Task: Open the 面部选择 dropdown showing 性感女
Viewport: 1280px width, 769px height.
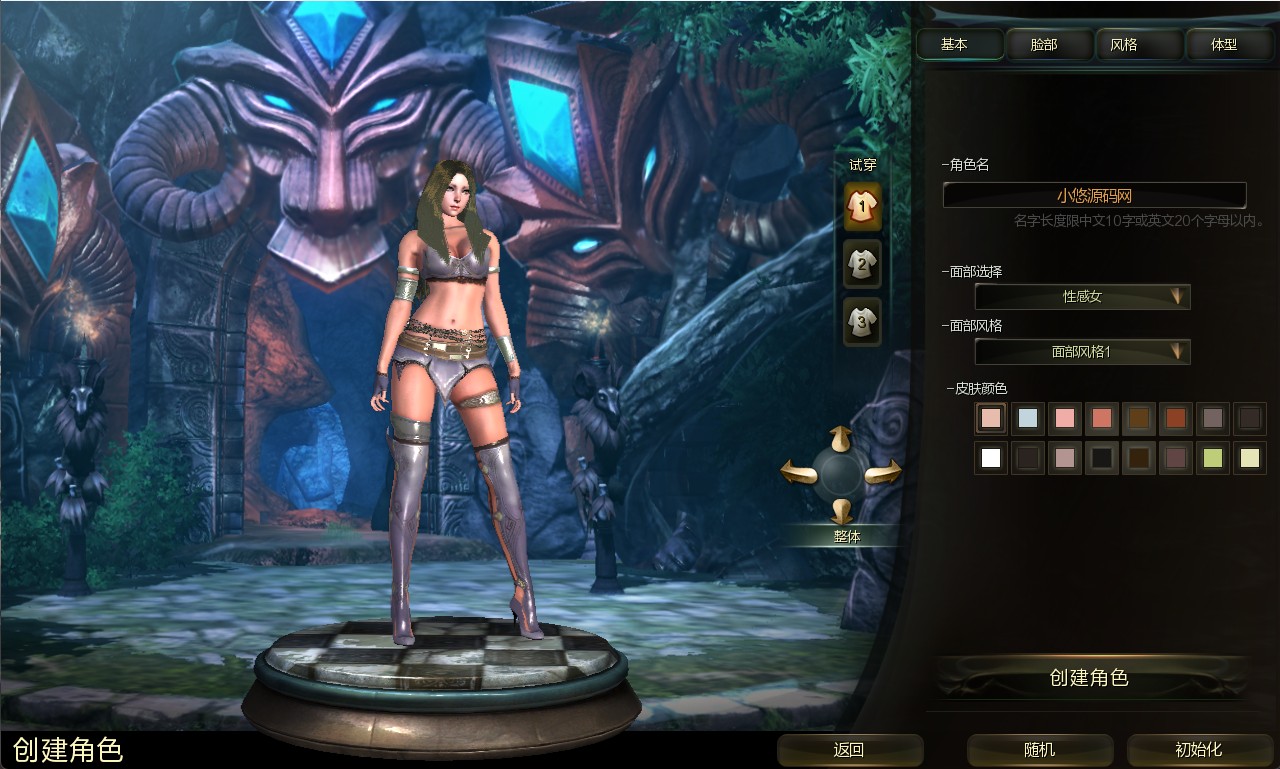Action: click(x=1082, y=297)
